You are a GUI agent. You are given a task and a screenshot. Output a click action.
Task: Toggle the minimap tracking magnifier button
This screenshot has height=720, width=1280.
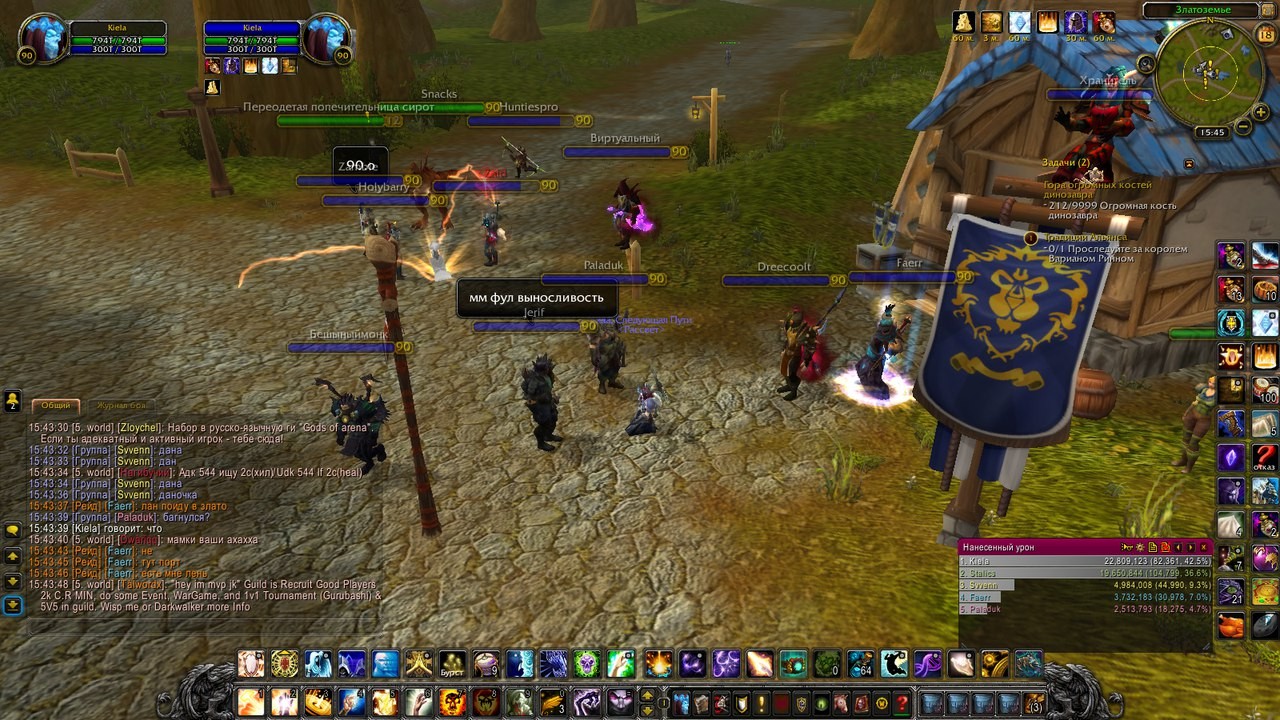click(1147, 63)
